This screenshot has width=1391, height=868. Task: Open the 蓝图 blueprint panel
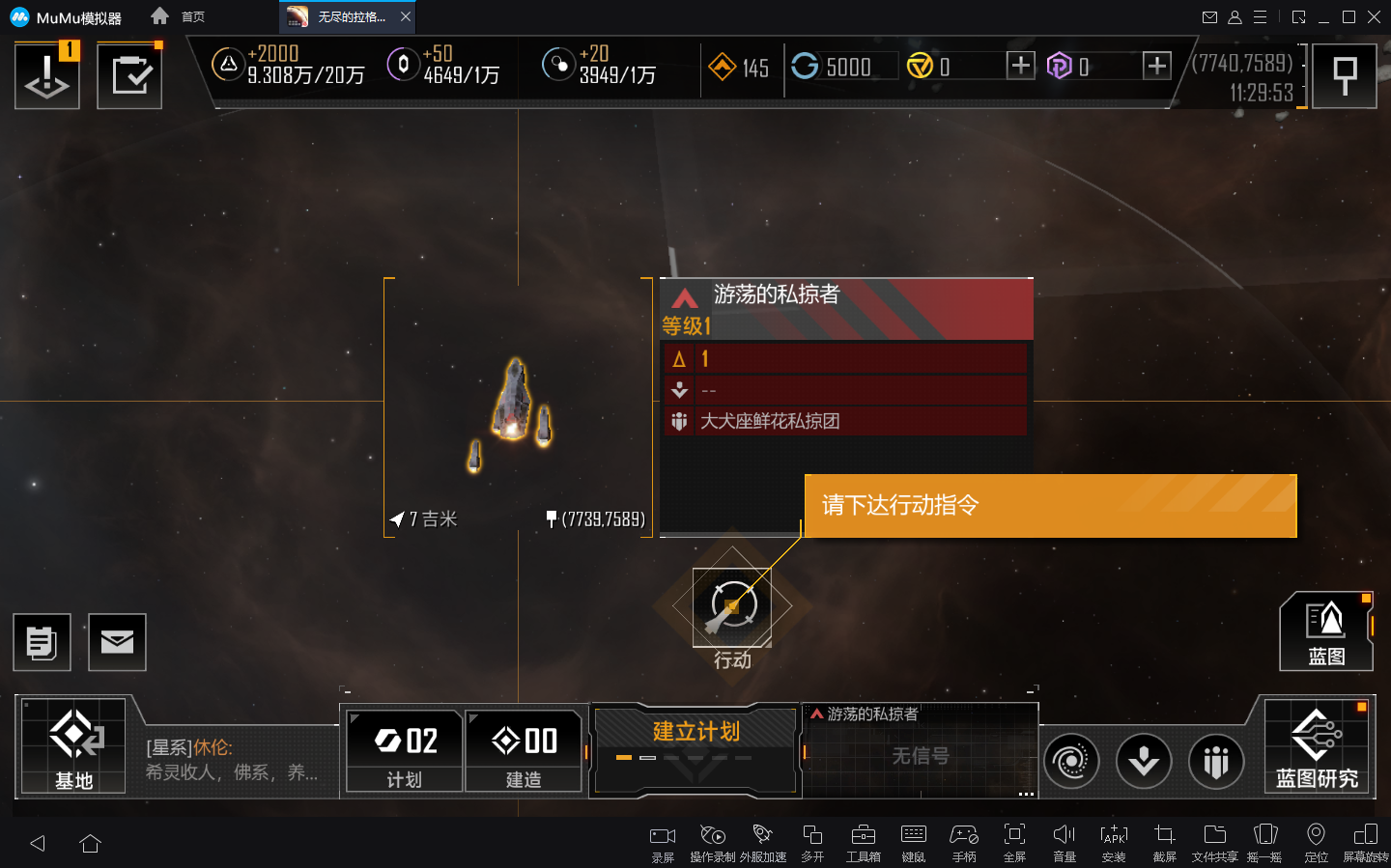[1325, 631]
